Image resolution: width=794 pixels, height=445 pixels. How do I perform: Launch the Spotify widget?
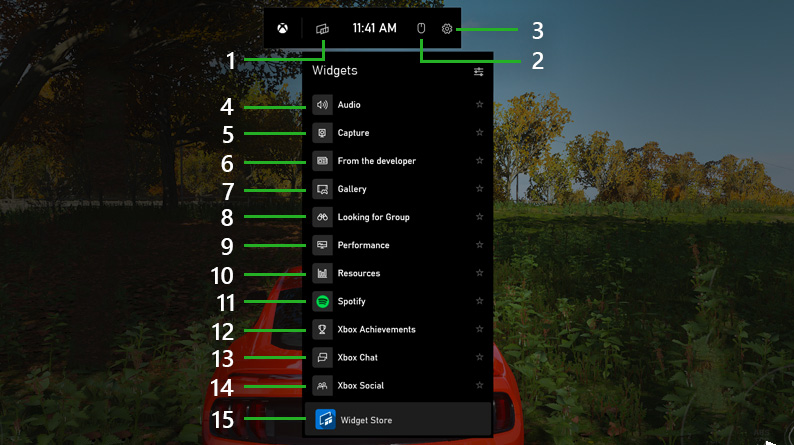[x=351, y=301]
